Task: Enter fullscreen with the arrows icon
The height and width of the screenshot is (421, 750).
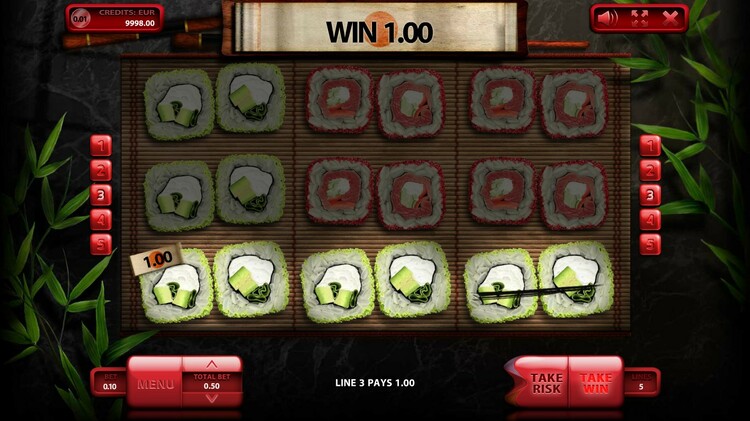Action: (x=639, y=16)
